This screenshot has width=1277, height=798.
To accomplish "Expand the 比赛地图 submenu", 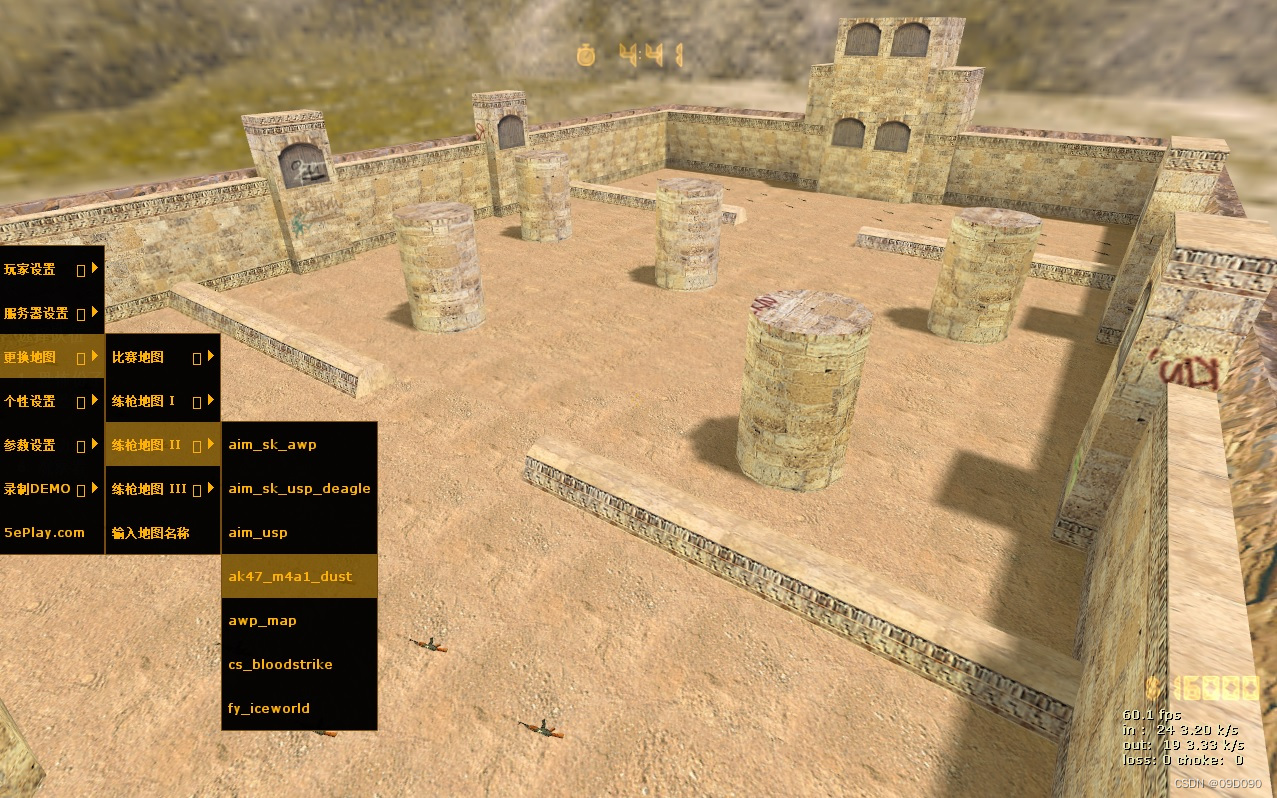I will [162, 357].
